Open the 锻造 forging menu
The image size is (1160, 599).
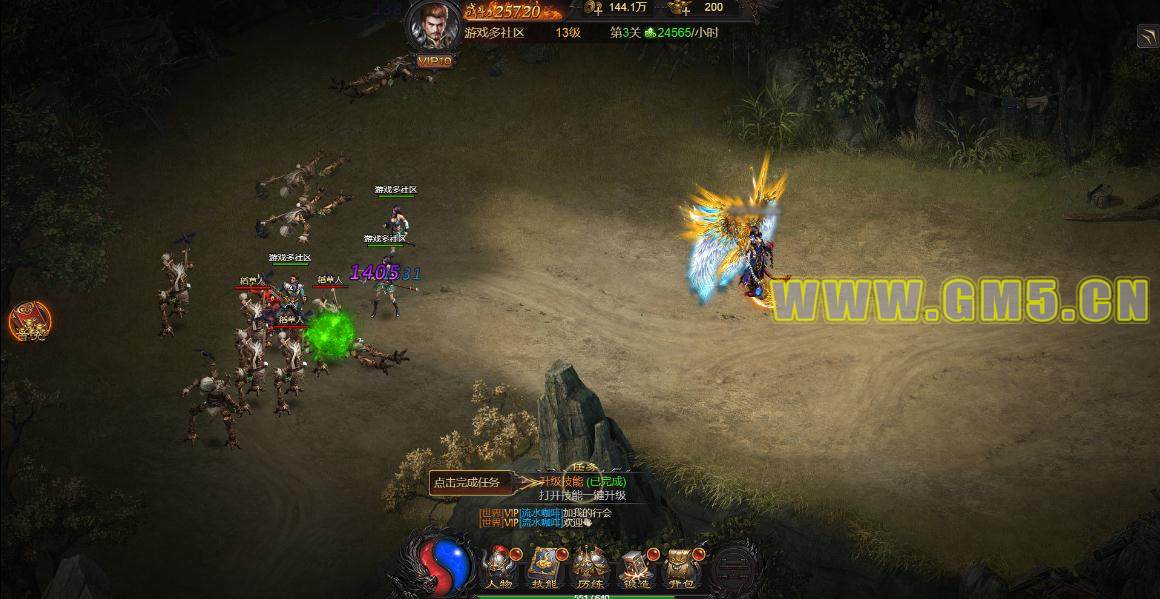pos(635,568)
